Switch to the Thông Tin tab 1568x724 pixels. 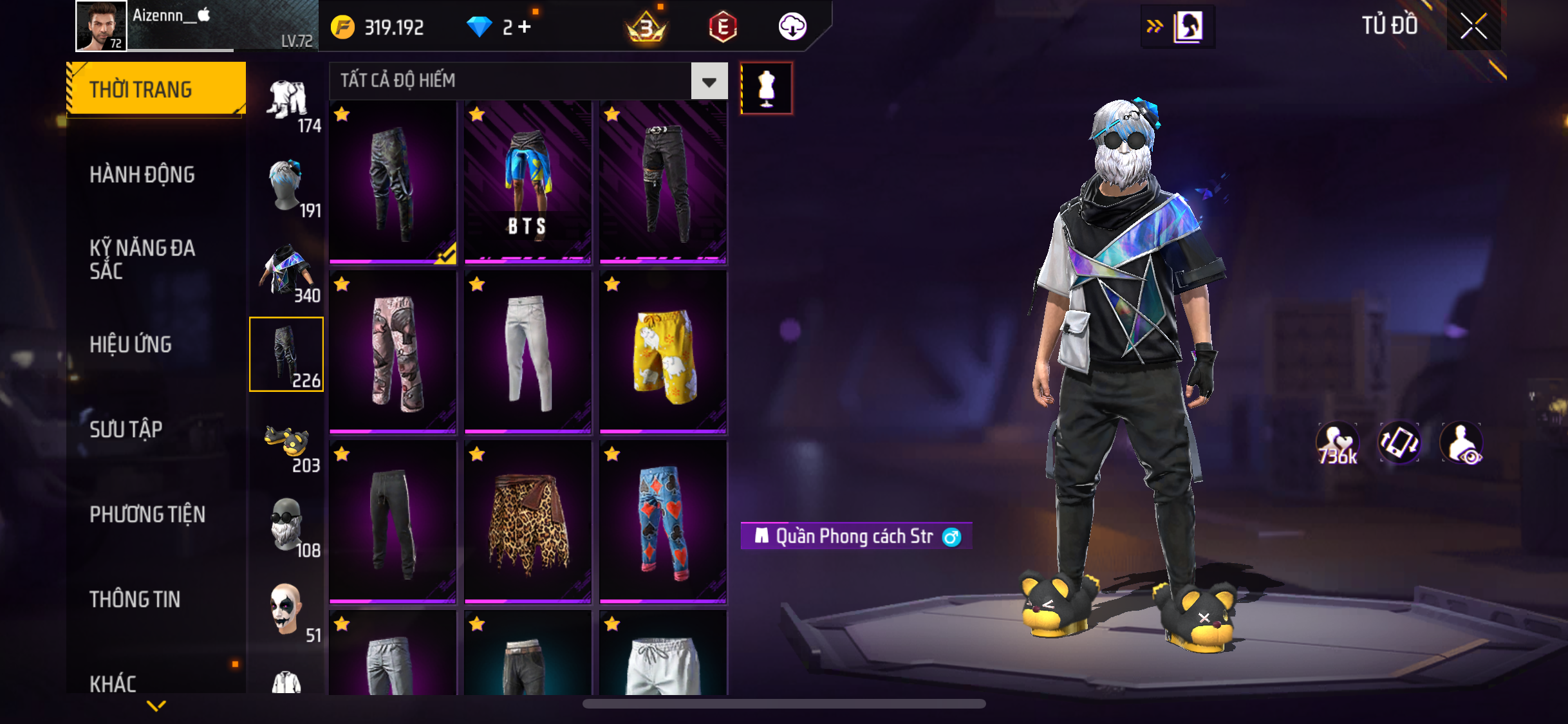135,599
